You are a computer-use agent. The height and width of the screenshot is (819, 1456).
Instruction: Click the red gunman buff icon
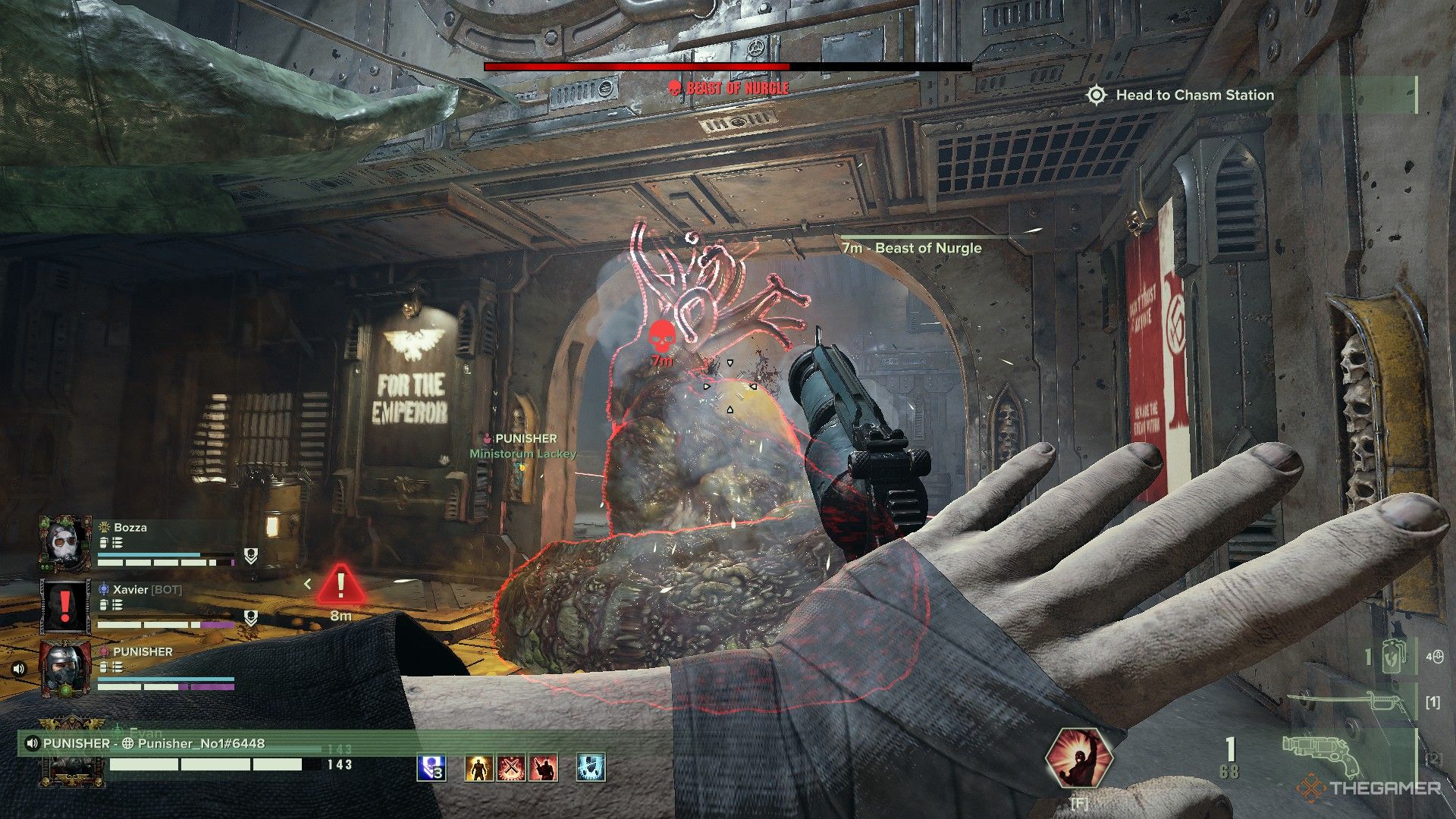pyautogui.click(x=543, y=768)
